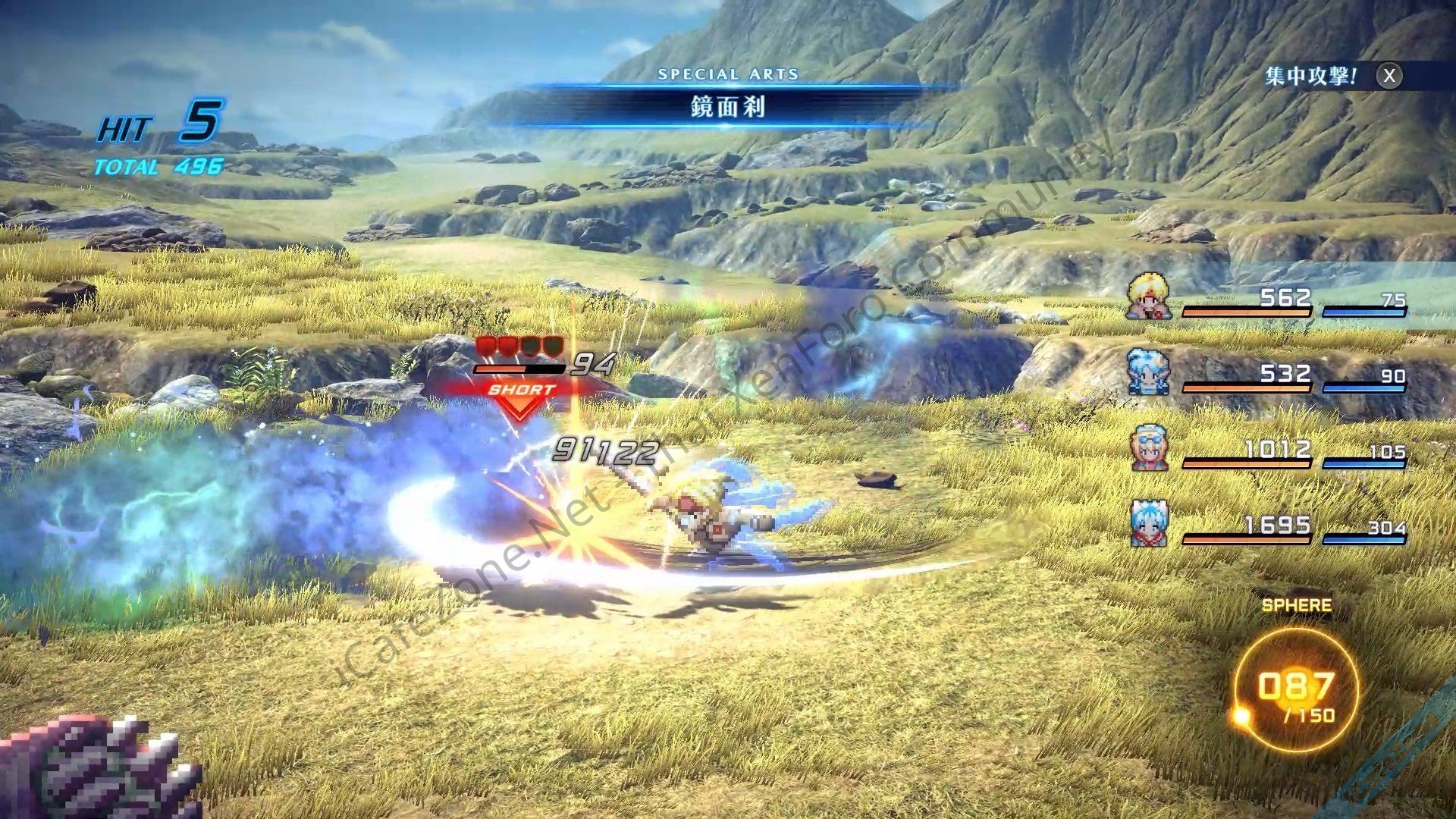1456x819 pixels.
Task: Target the enemy marked SHORT
Action: coord(521,390)
